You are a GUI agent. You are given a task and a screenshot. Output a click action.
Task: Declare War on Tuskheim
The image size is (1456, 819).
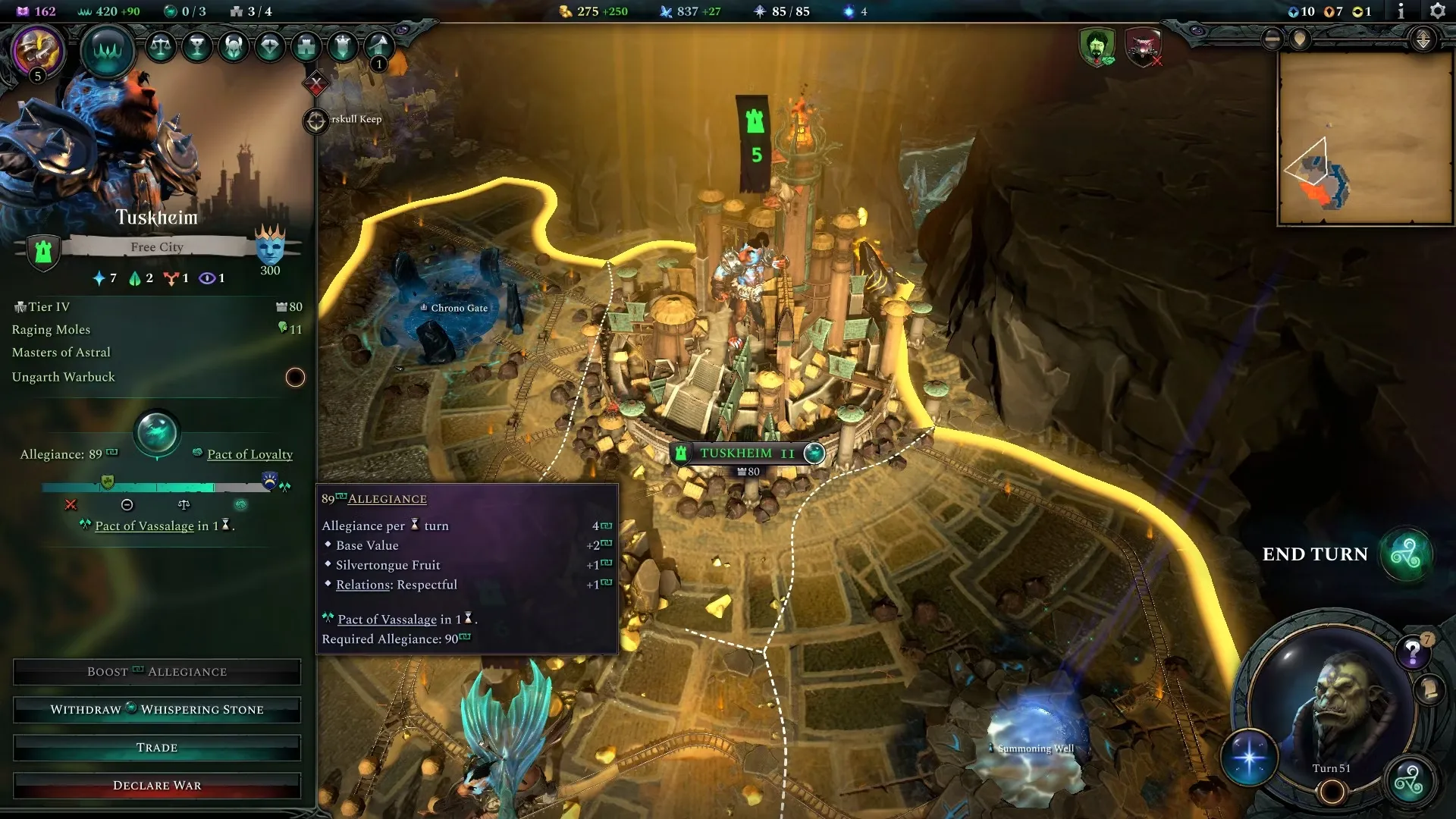tap(157, 786)
